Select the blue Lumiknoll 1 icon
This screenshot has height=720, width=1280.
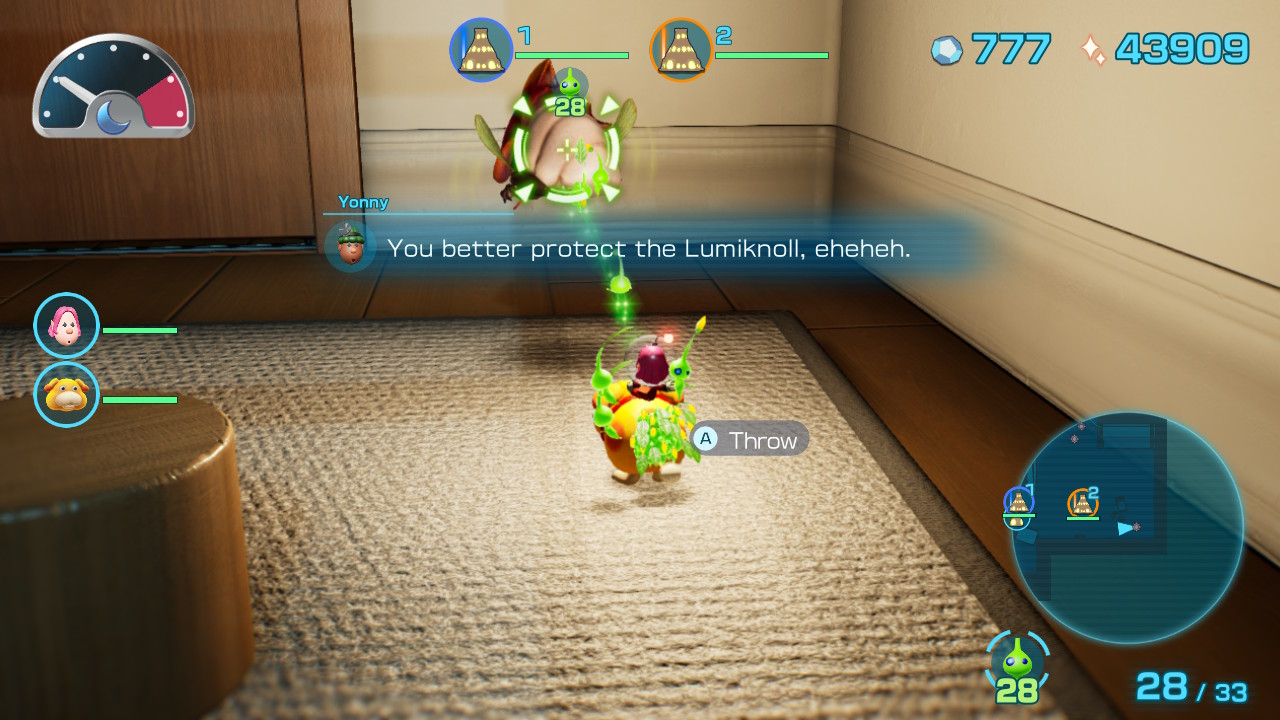click(481, 47)
